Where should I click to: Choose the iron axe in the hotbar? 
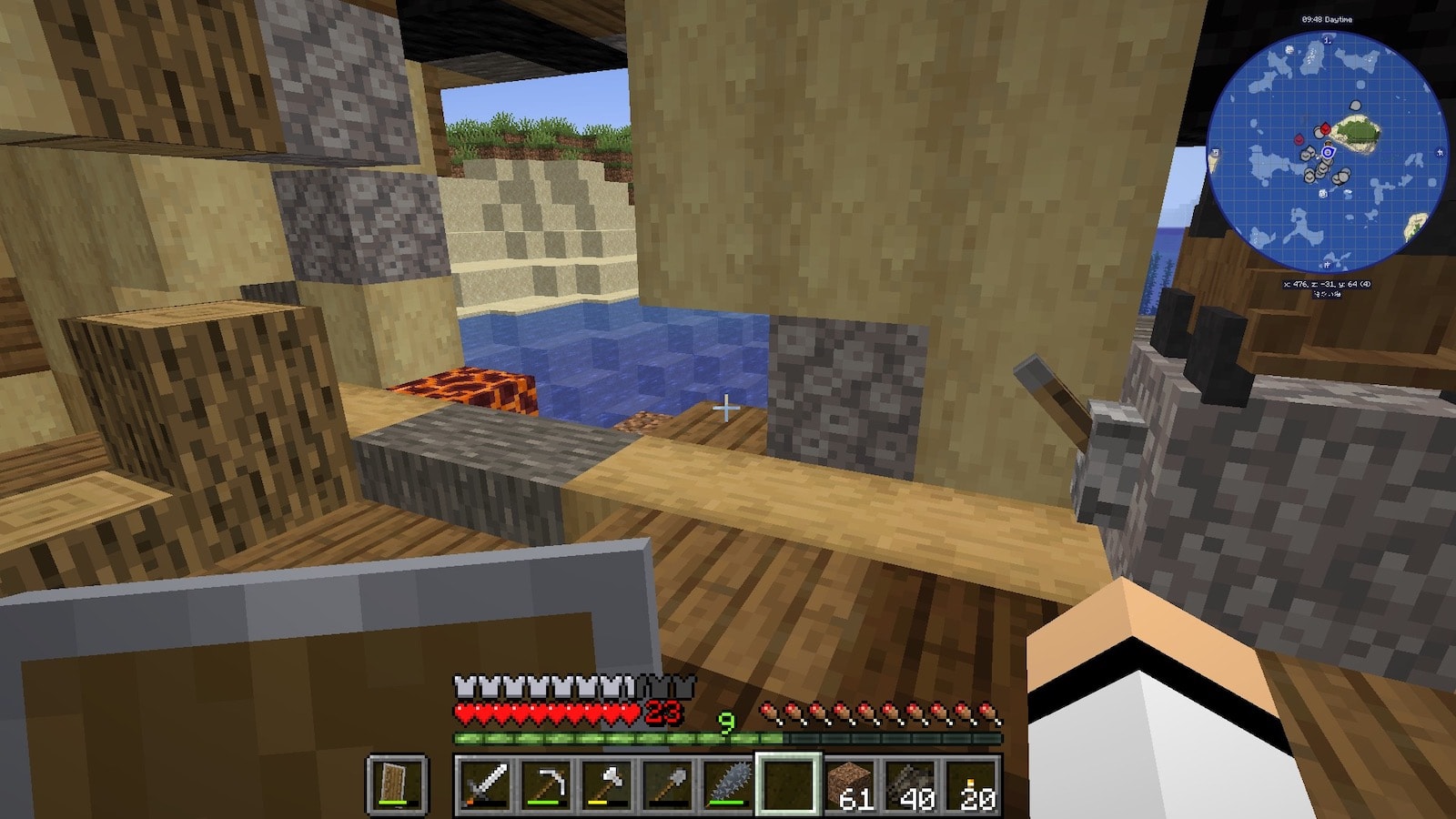tap(606, 784)
